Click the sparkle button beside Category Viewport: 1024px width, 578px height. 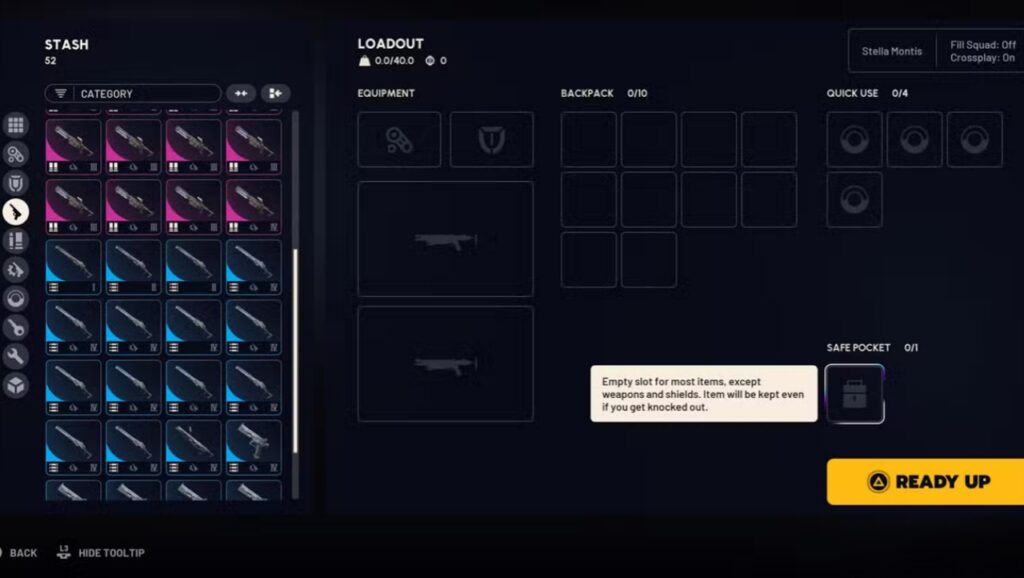click(x=240, y=94)
